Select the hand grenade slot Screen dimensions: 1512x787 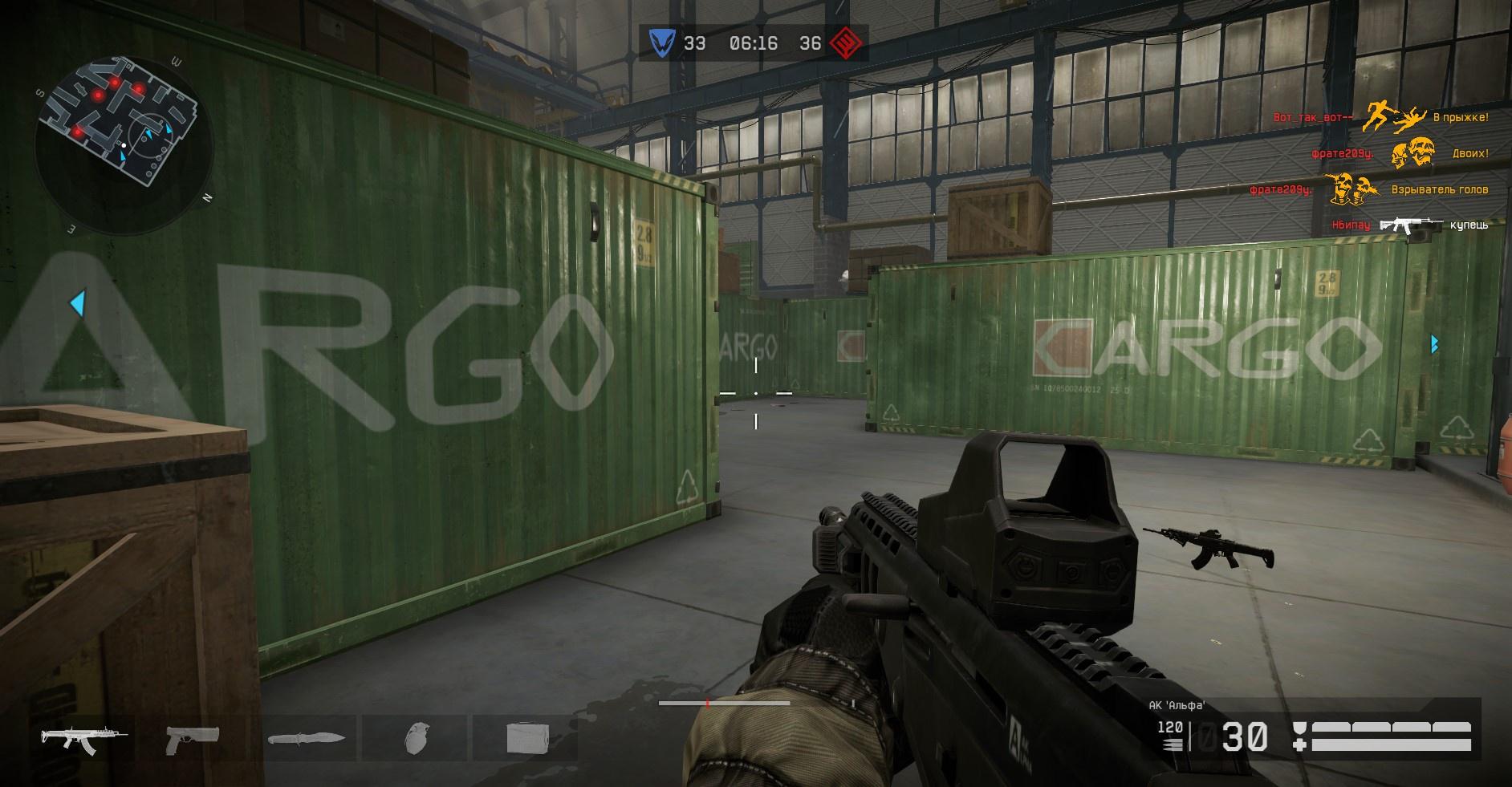[x=414, y=737]
